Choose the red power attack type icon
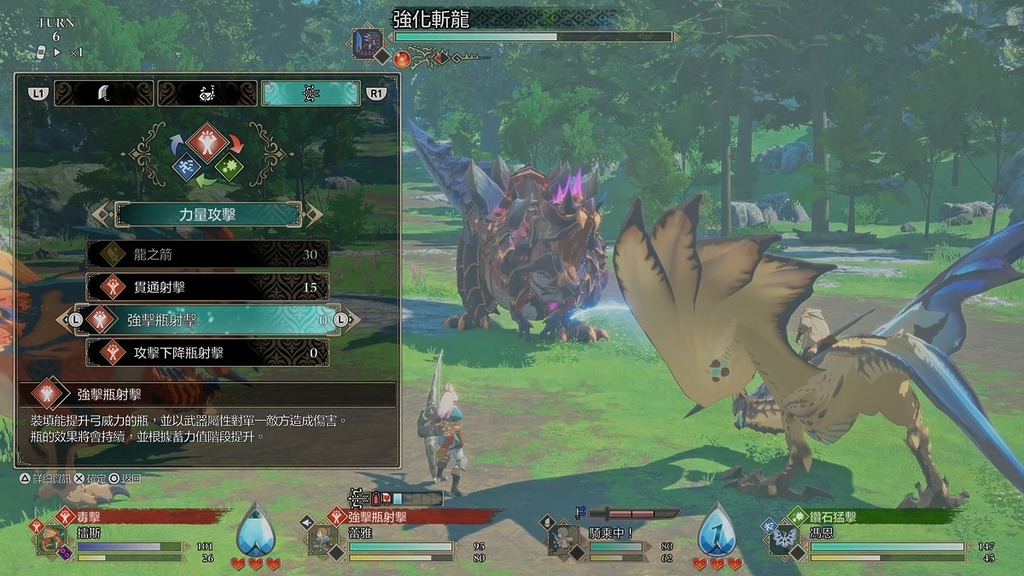The image size is (1024, 576). [208, 142]
